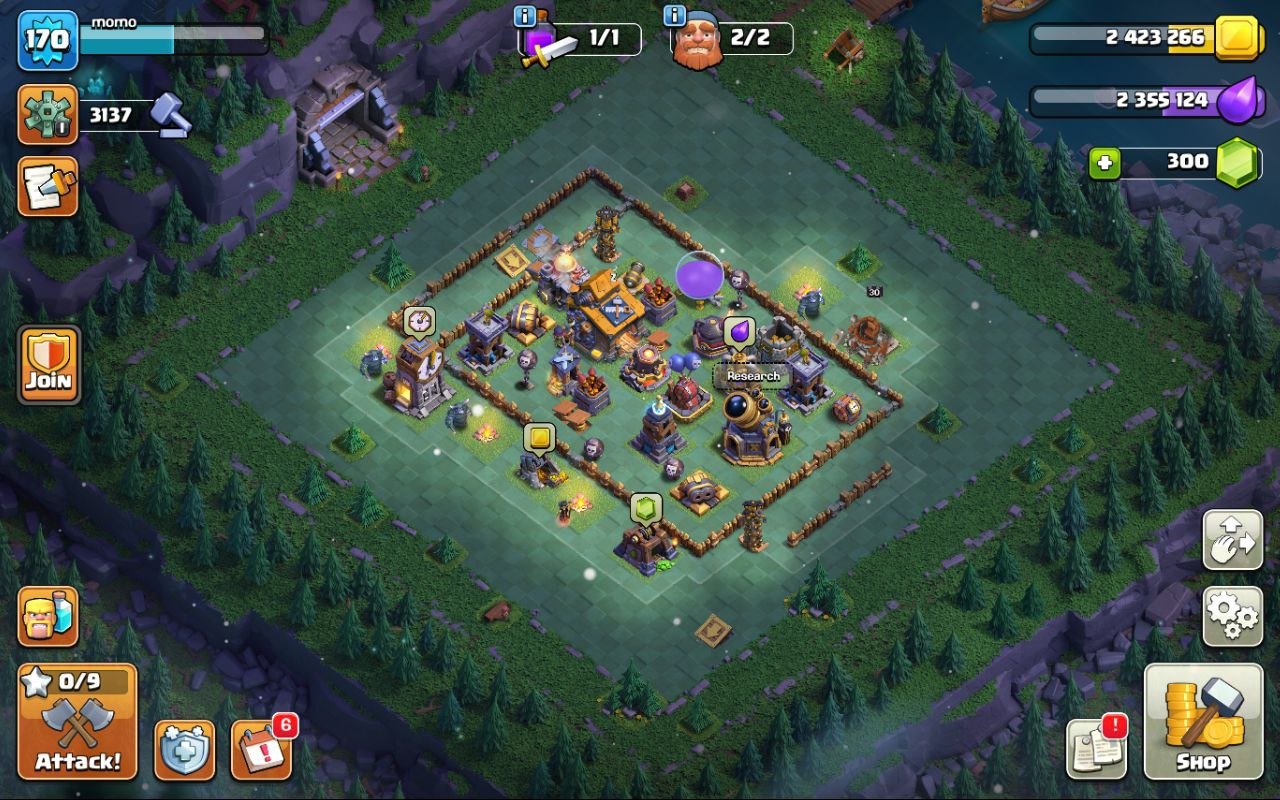Open player profile via level 170 badge
Image resolution: width=1280 pixels, height=800 pixels.
[47, 42]
